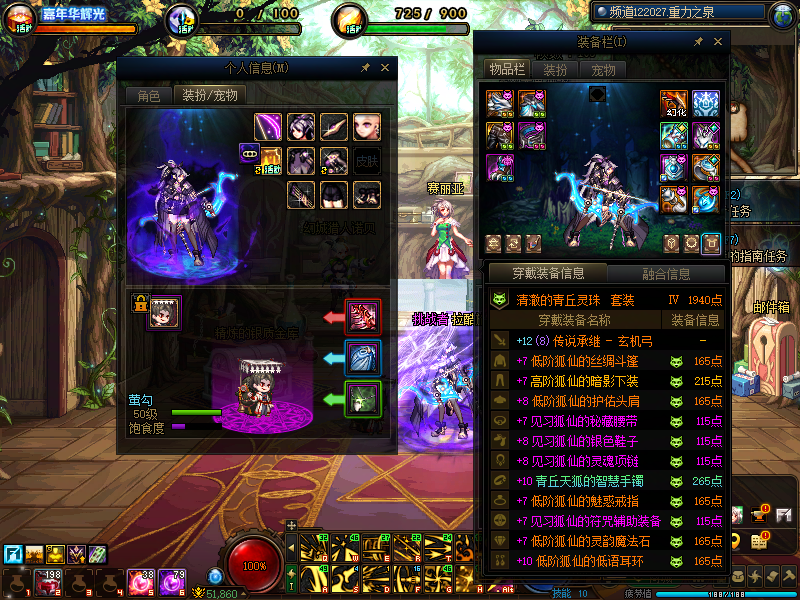Select the empty 皮肤 skin slot
Image resolution: width=800 pixels, height=600 pixels.
point(367,160)
